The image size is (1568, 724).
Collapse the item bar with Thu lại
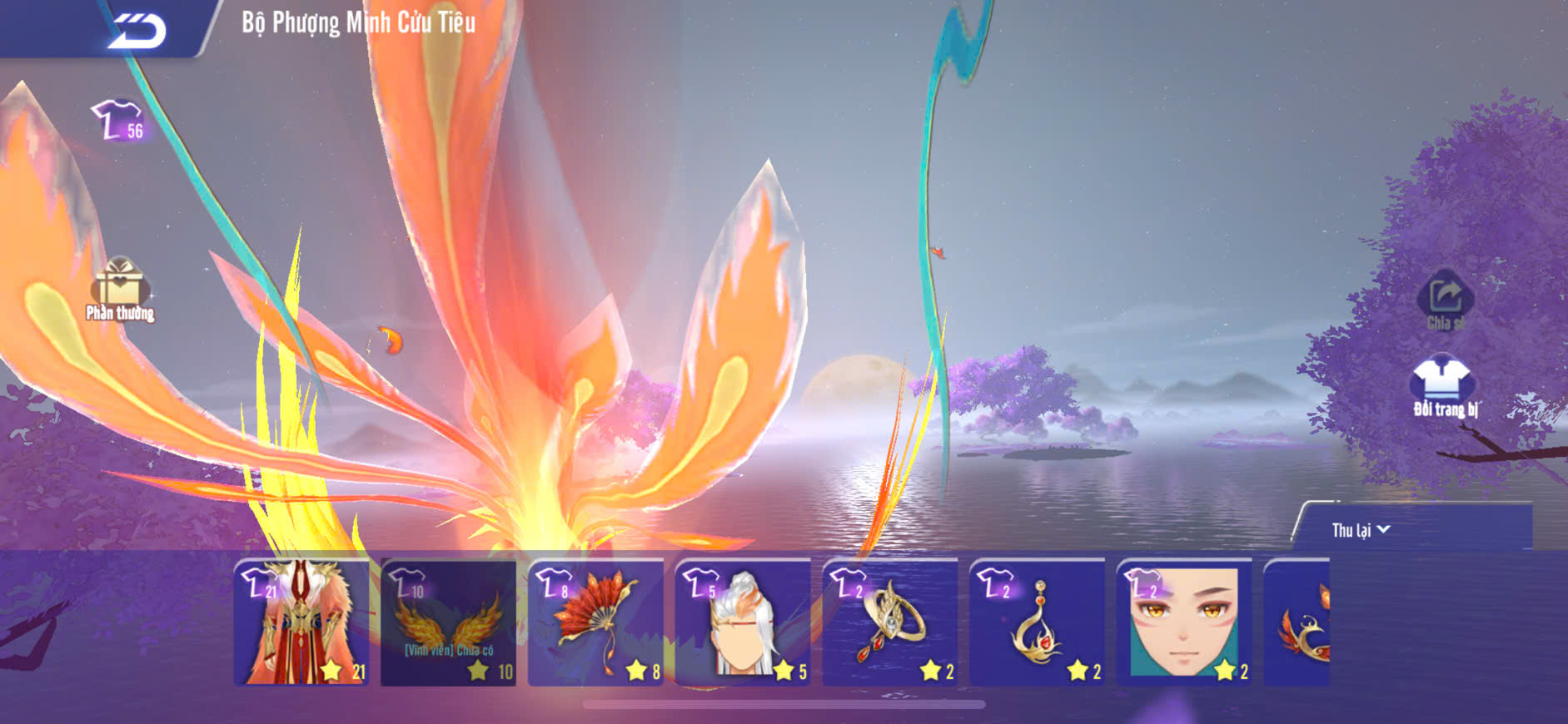coord(1361,530)
